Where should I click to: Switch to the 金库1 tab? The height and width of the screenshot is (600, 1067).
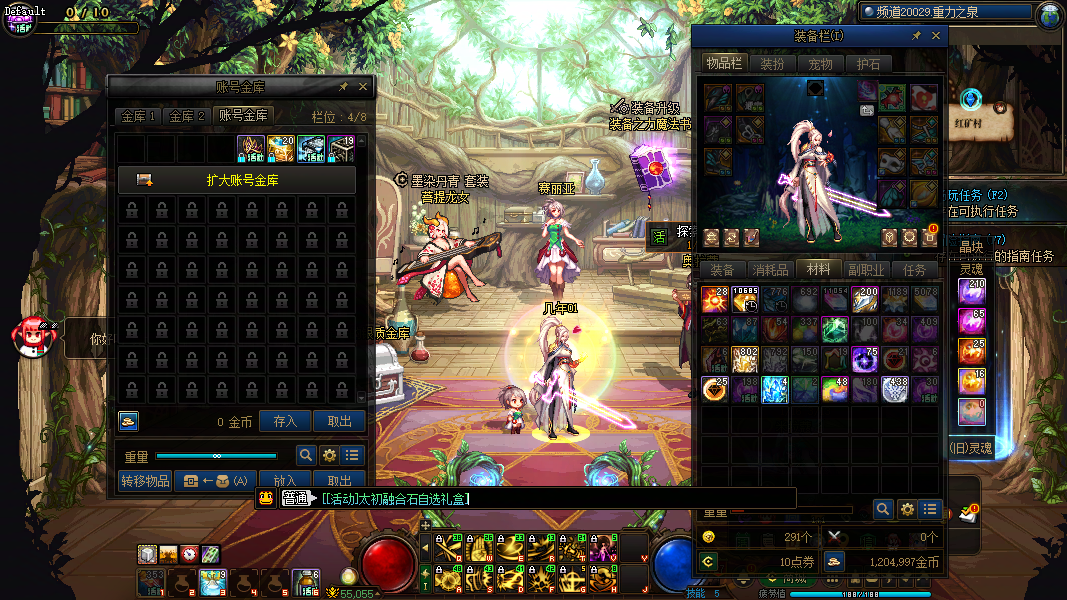tap(138, 116)
